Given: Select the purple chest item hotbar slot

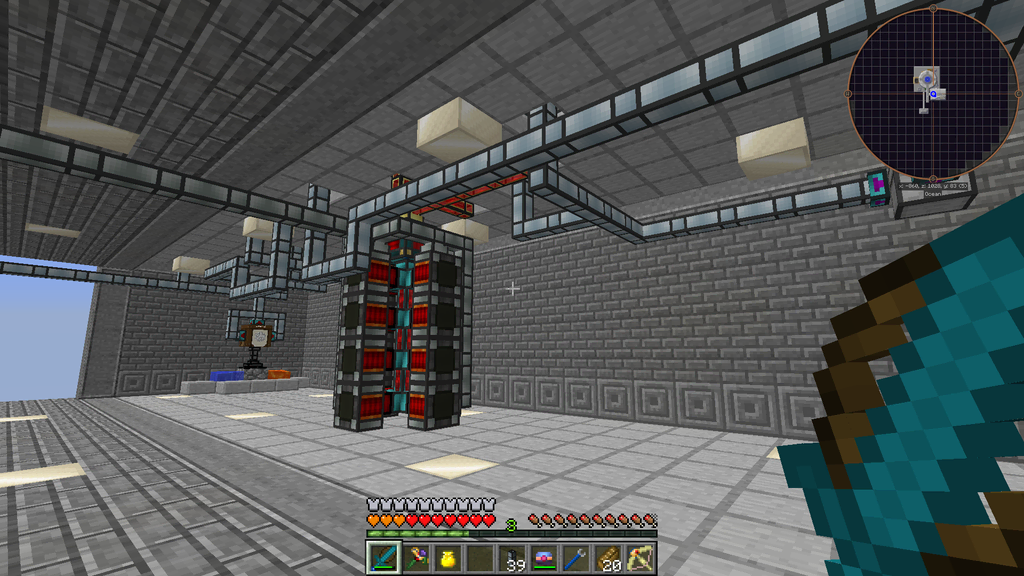Looking at the screenshot, I should (x=545, y=558).
